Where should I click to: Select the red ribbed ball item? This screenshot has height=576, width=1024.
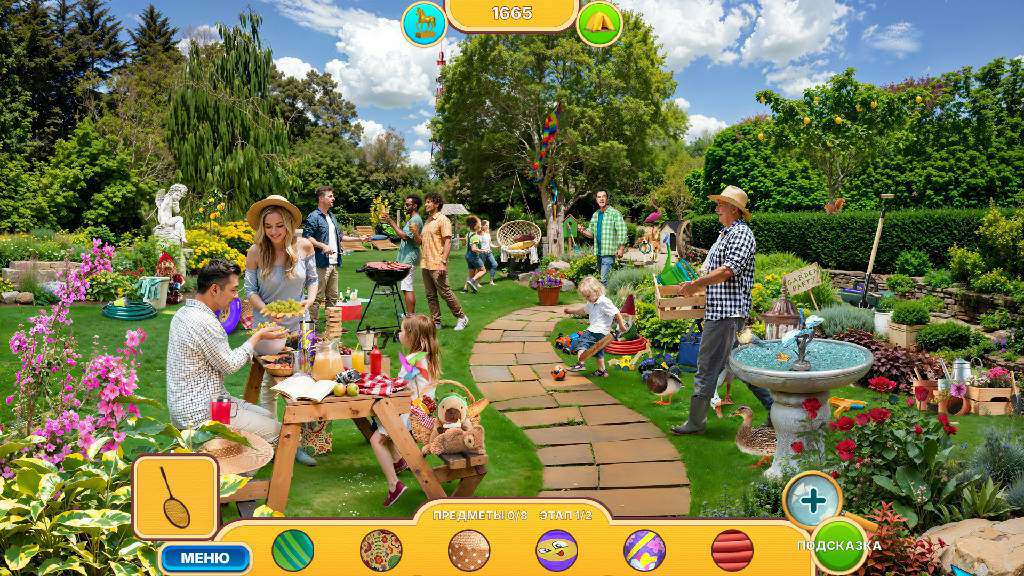[x=732, y=550]
